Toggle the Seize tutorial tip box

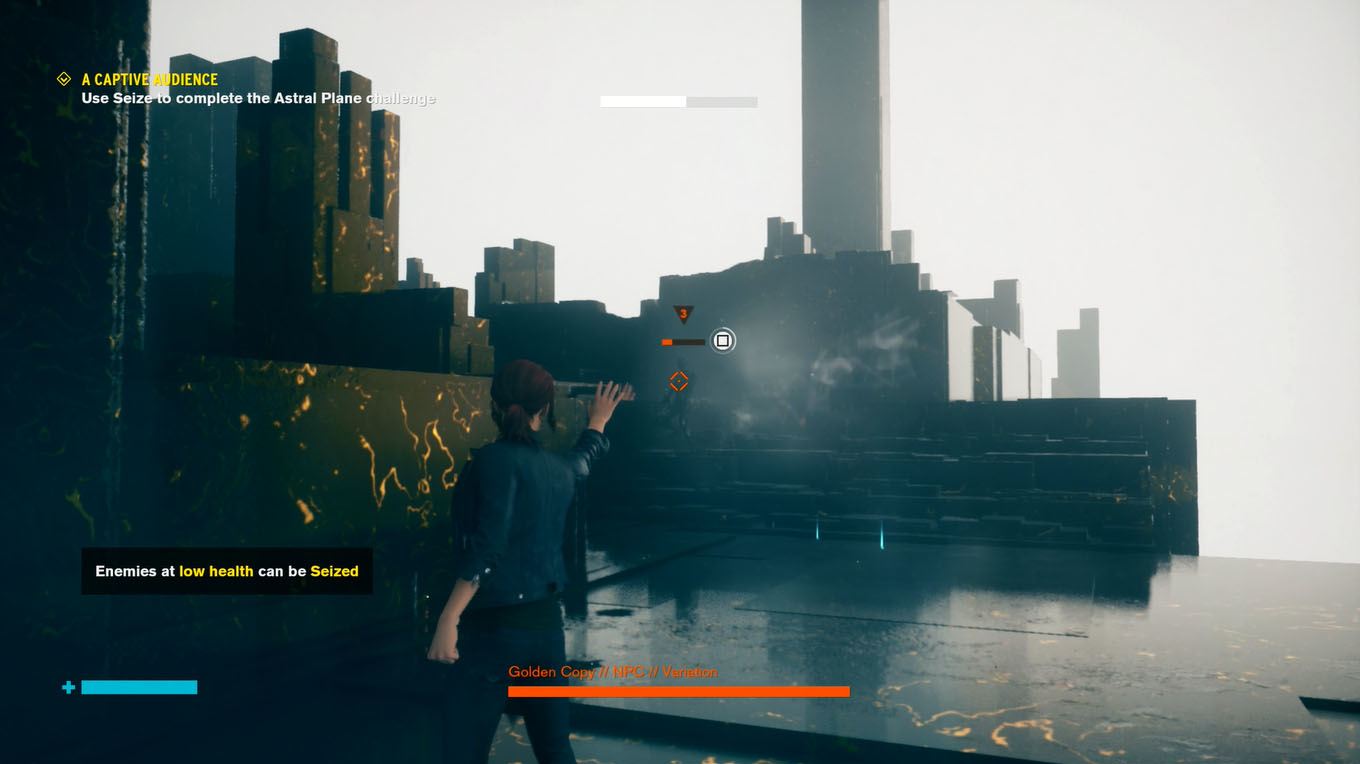[227, 571]
